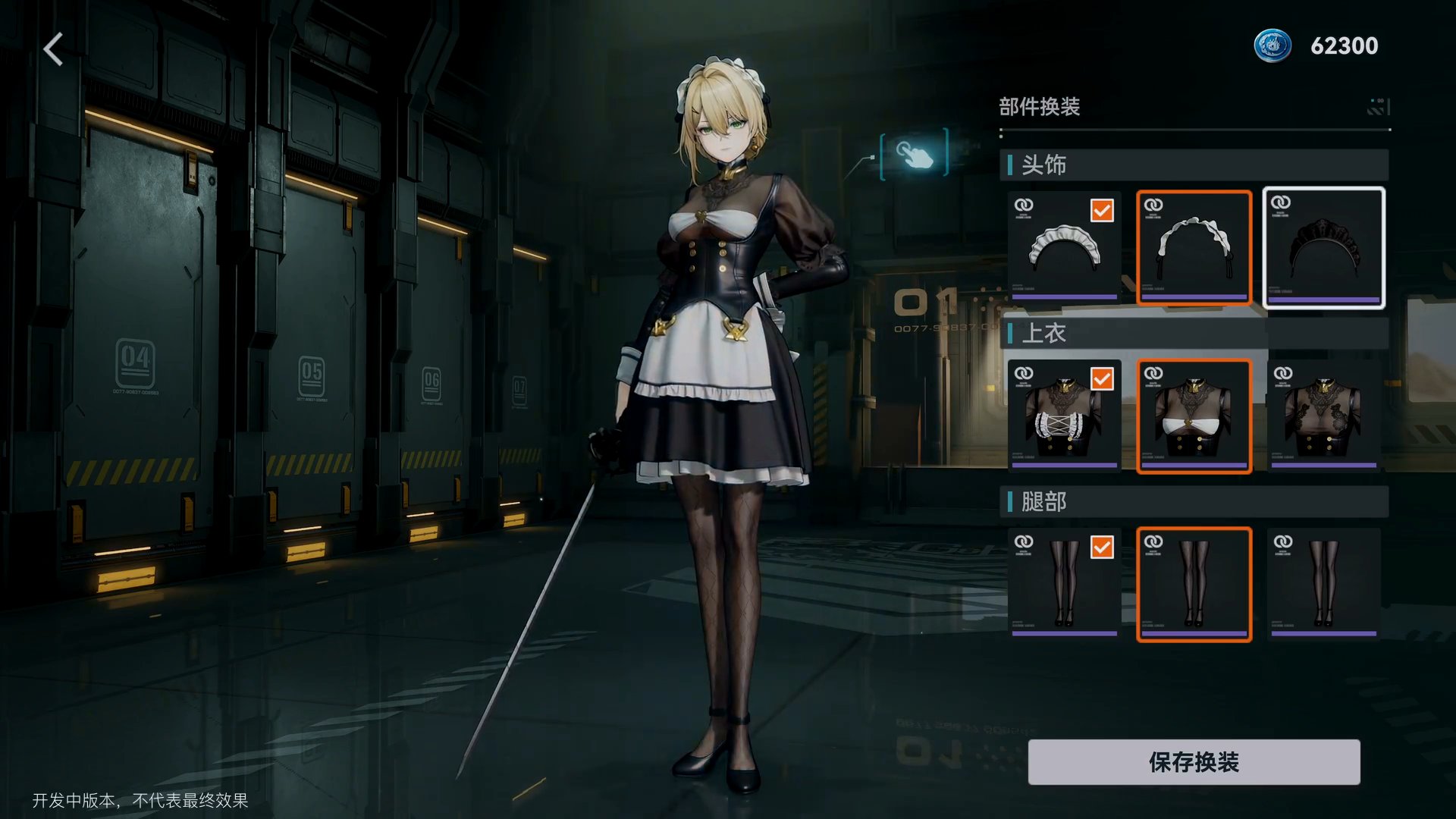Select the checked corset-laced top
Viewport: 1456px width, 819px height.
coord(1064,416)
